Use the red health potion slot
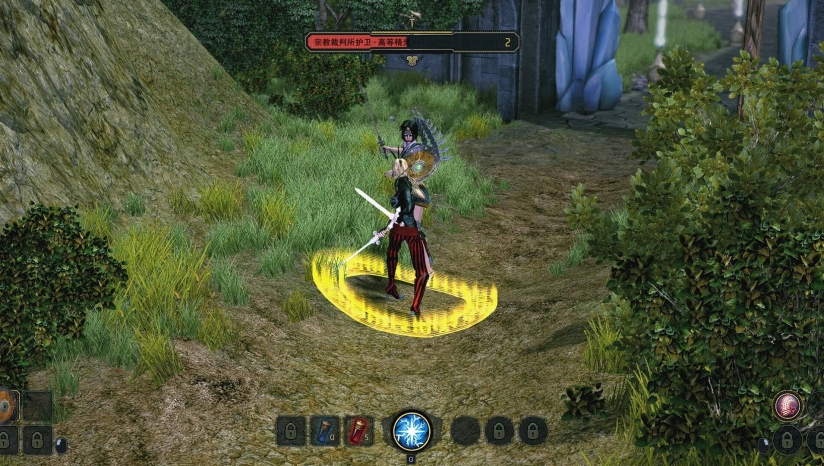 click(358, 431)
